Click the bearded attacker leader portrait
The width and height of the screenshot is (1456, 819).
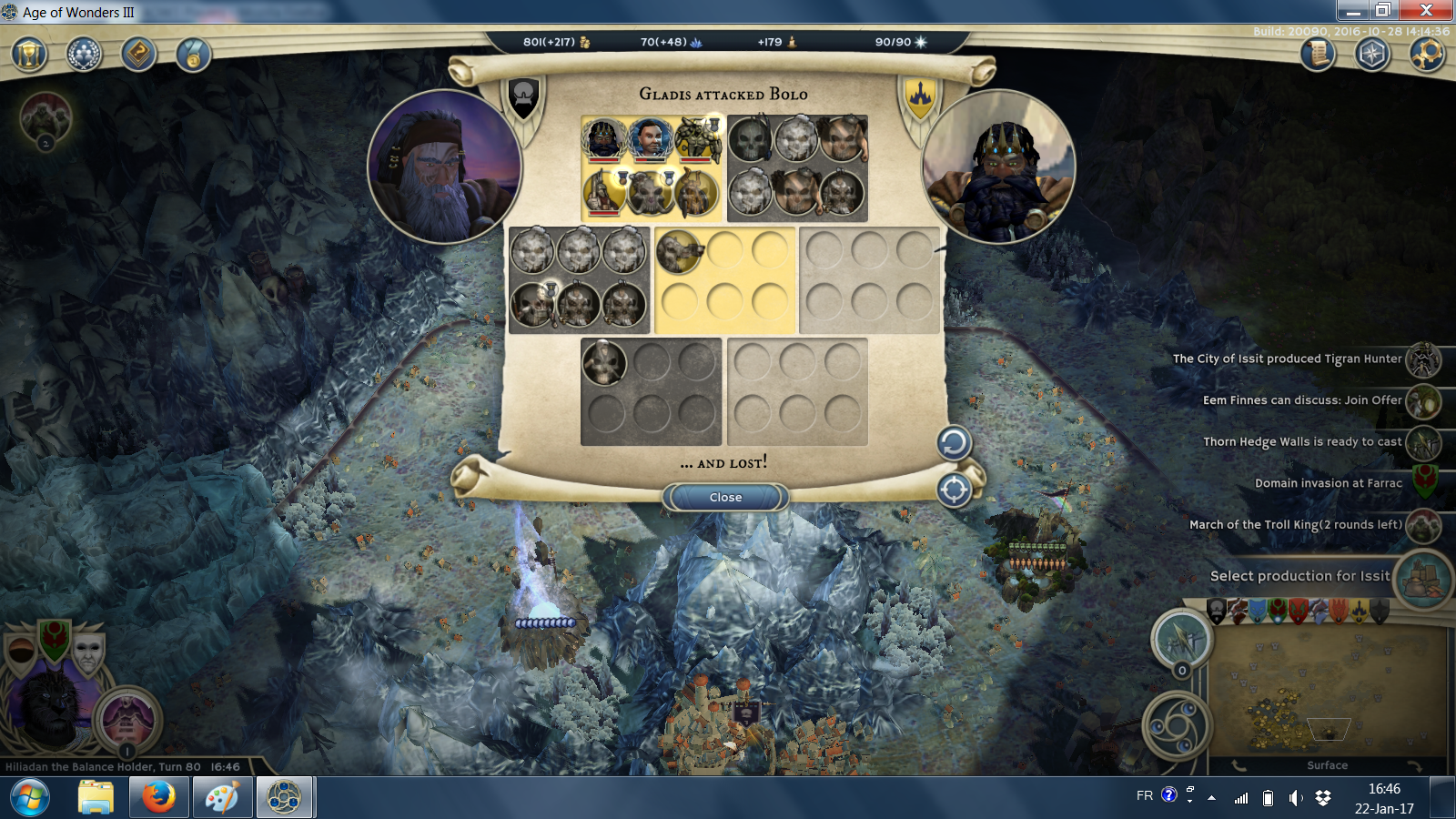444,167
